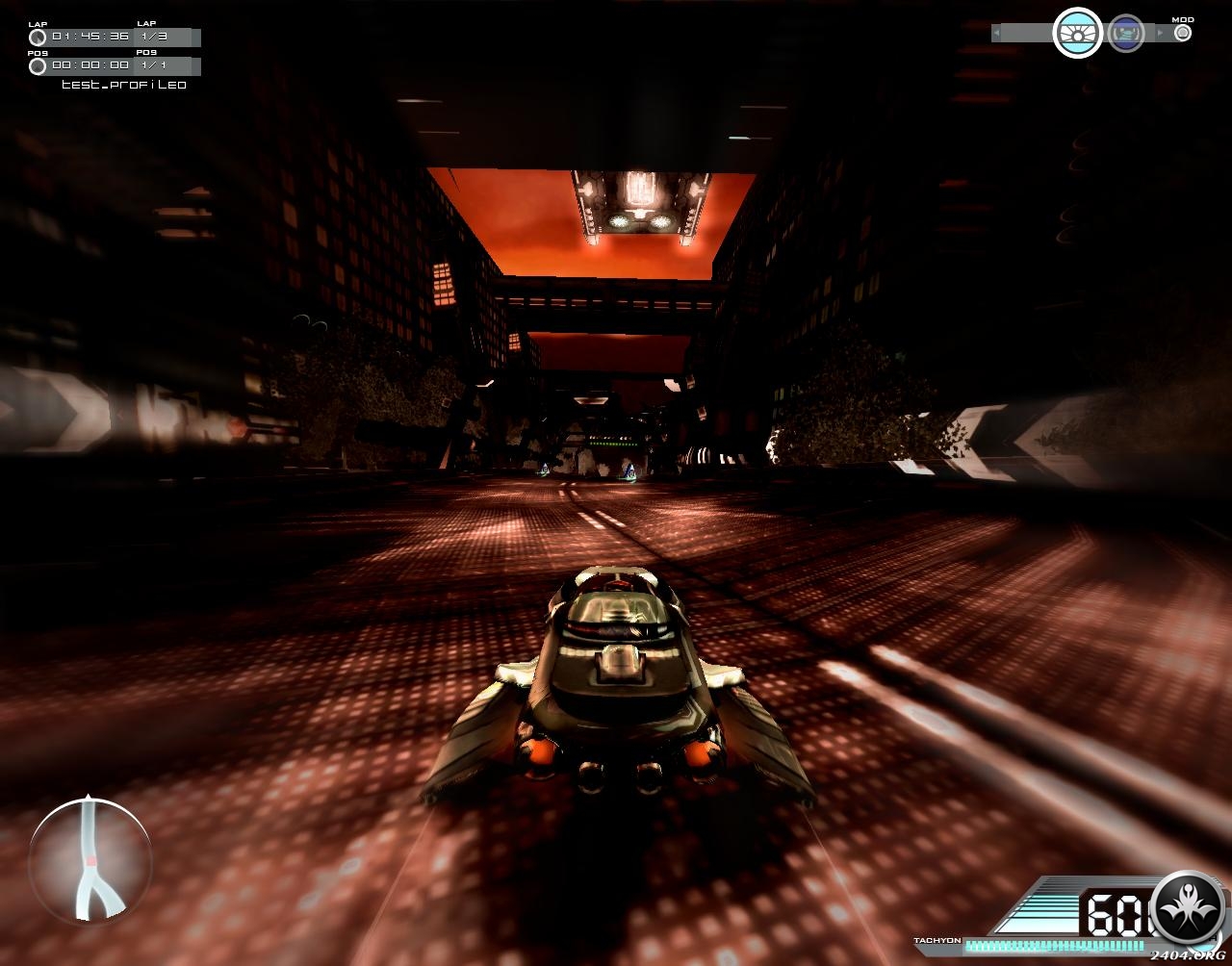Open the circular track minimap

pos(90,859)
